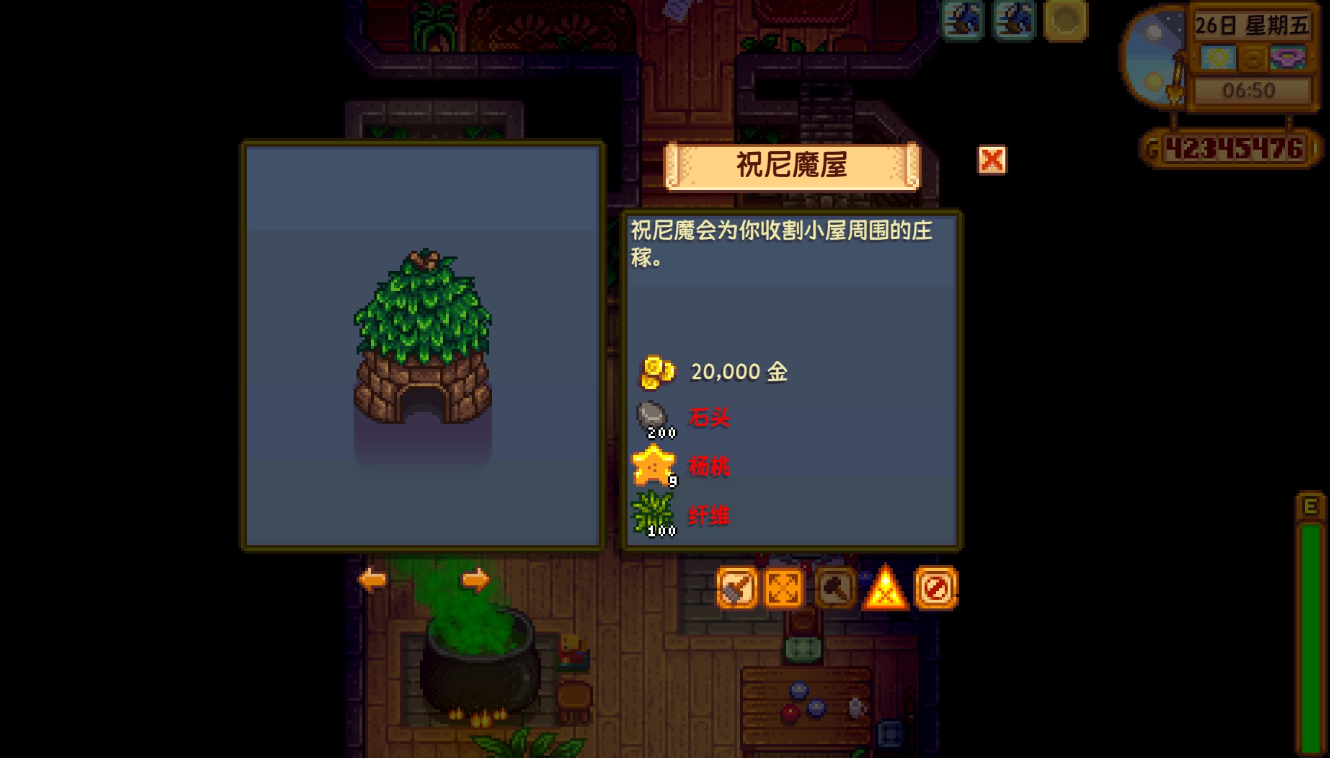
Task: Click the leftmost buff icon top-right
Action: [962, 21]
